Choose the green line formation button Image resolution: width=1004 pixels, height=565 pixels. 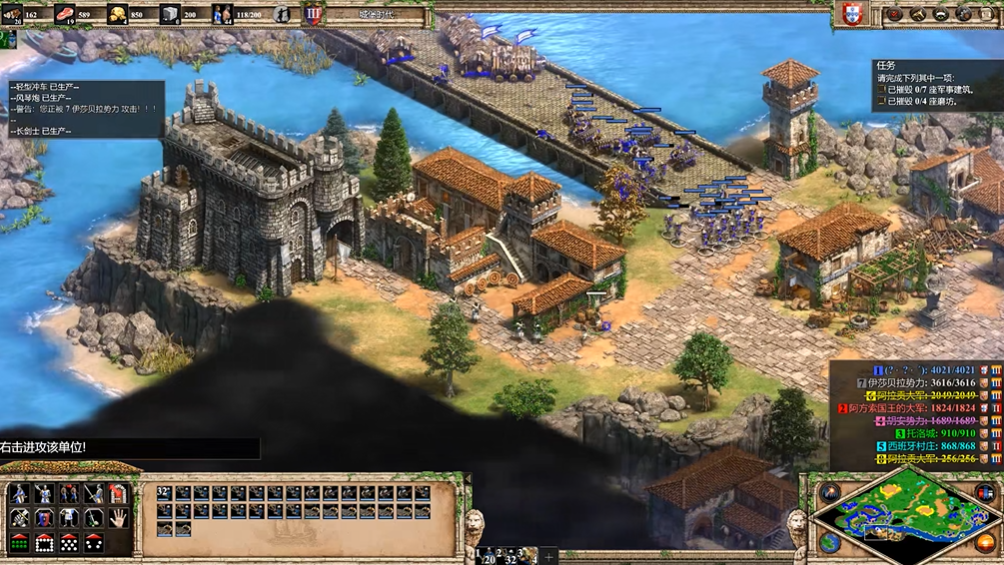[19, 543]
